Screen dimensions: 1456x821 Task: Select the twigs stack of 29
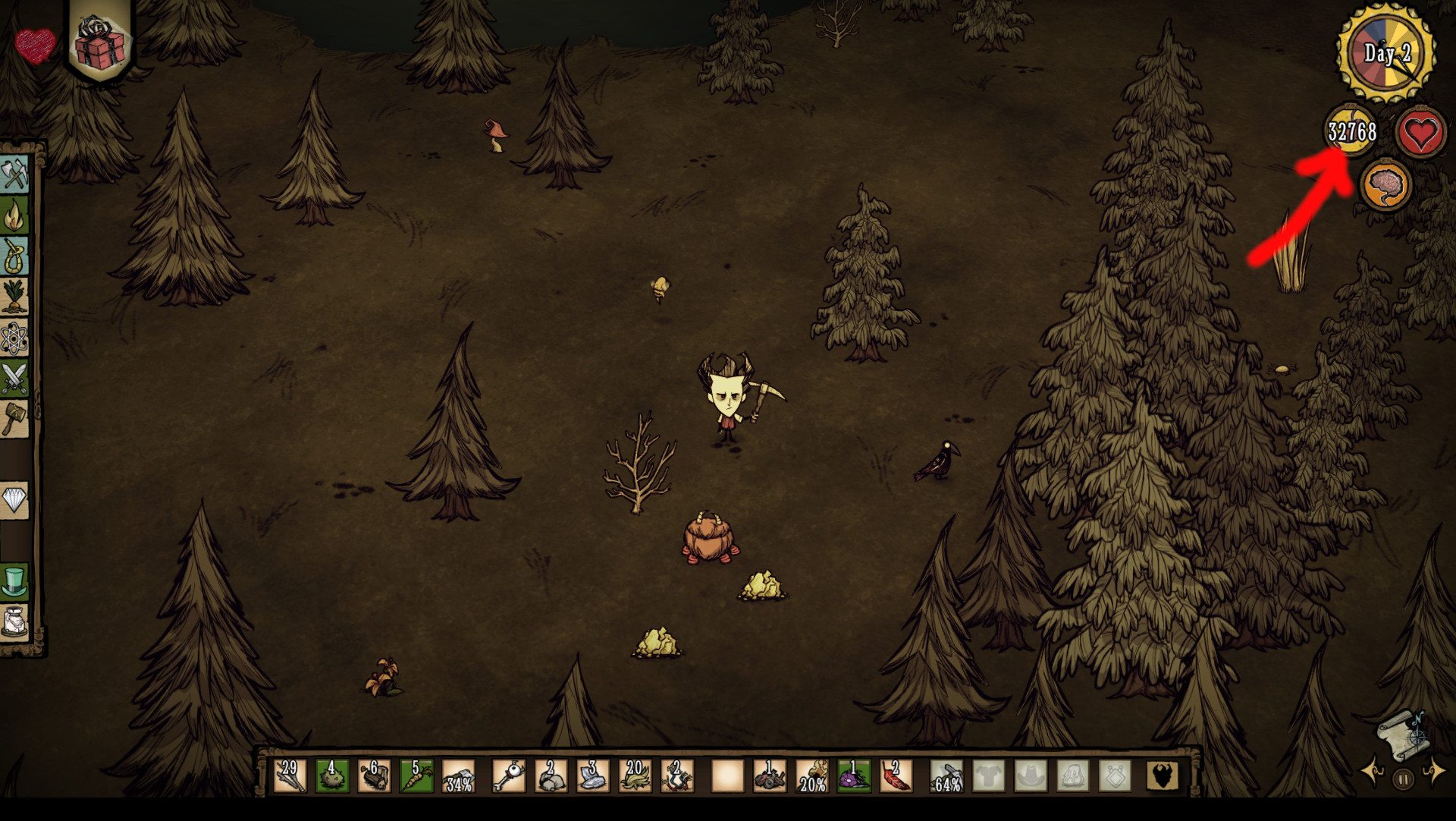289,775
